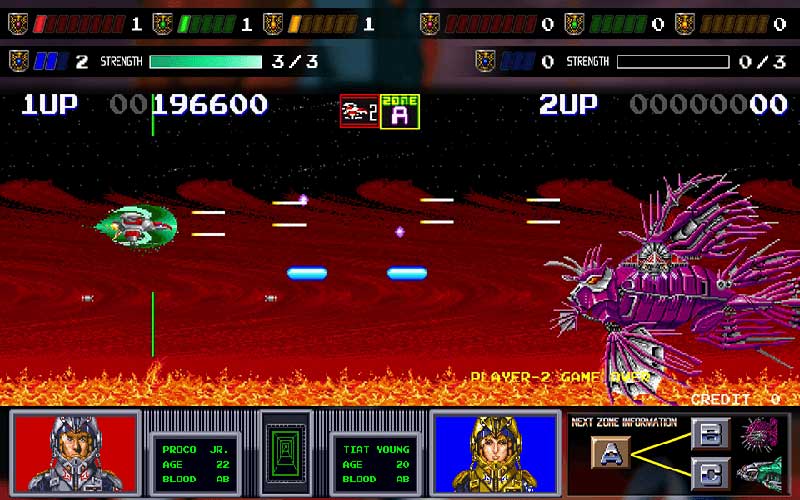This screenshot has width=800, height=500.
Task: Click the remaining ships lives icon
Action: coord(359,111)
